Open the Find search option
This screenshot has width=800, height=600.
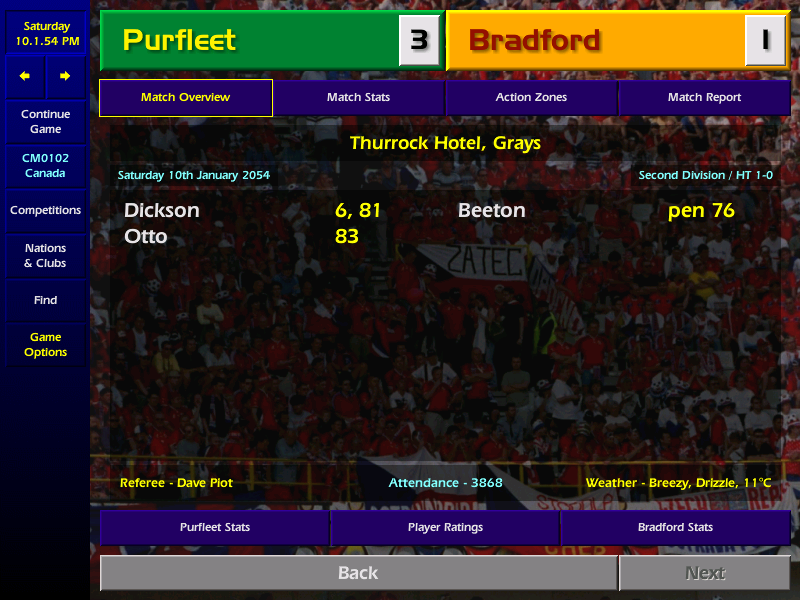(x=45, y=300)
